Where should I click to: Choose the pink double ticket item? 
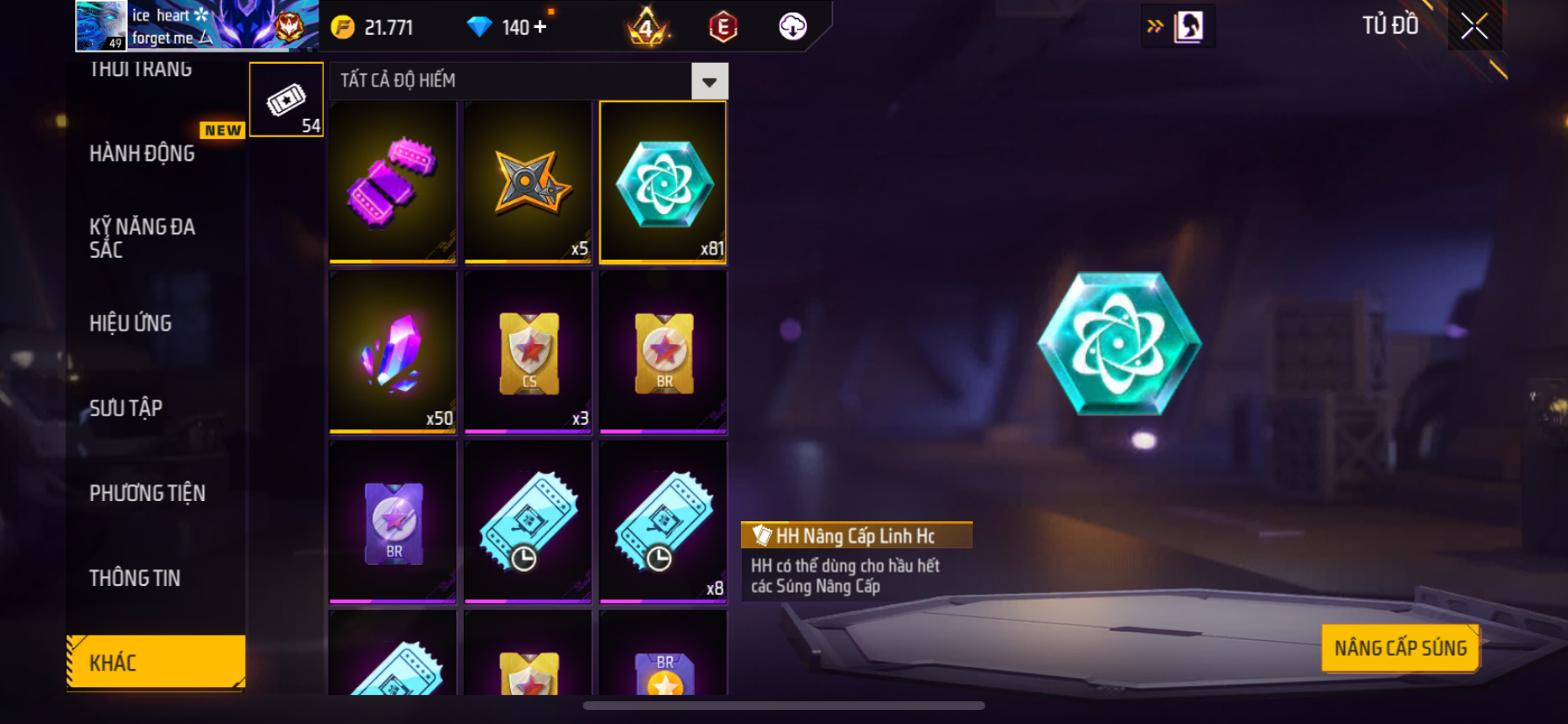(x=393, y=181)
